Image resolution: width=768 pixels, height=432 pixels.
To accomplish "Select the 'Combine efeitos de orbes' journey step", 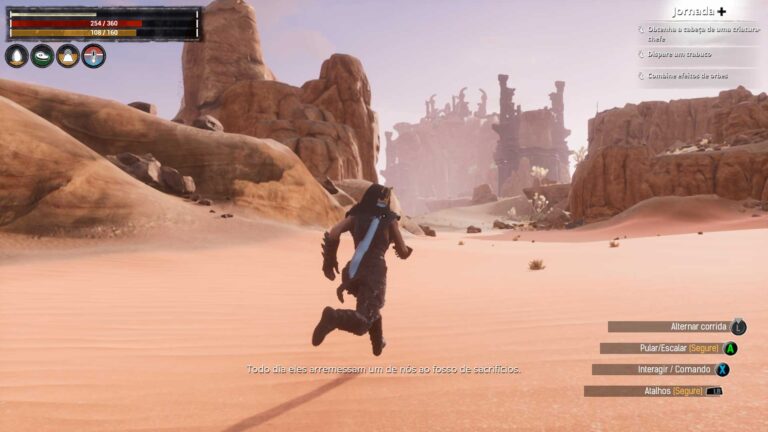I will [690, 75].
